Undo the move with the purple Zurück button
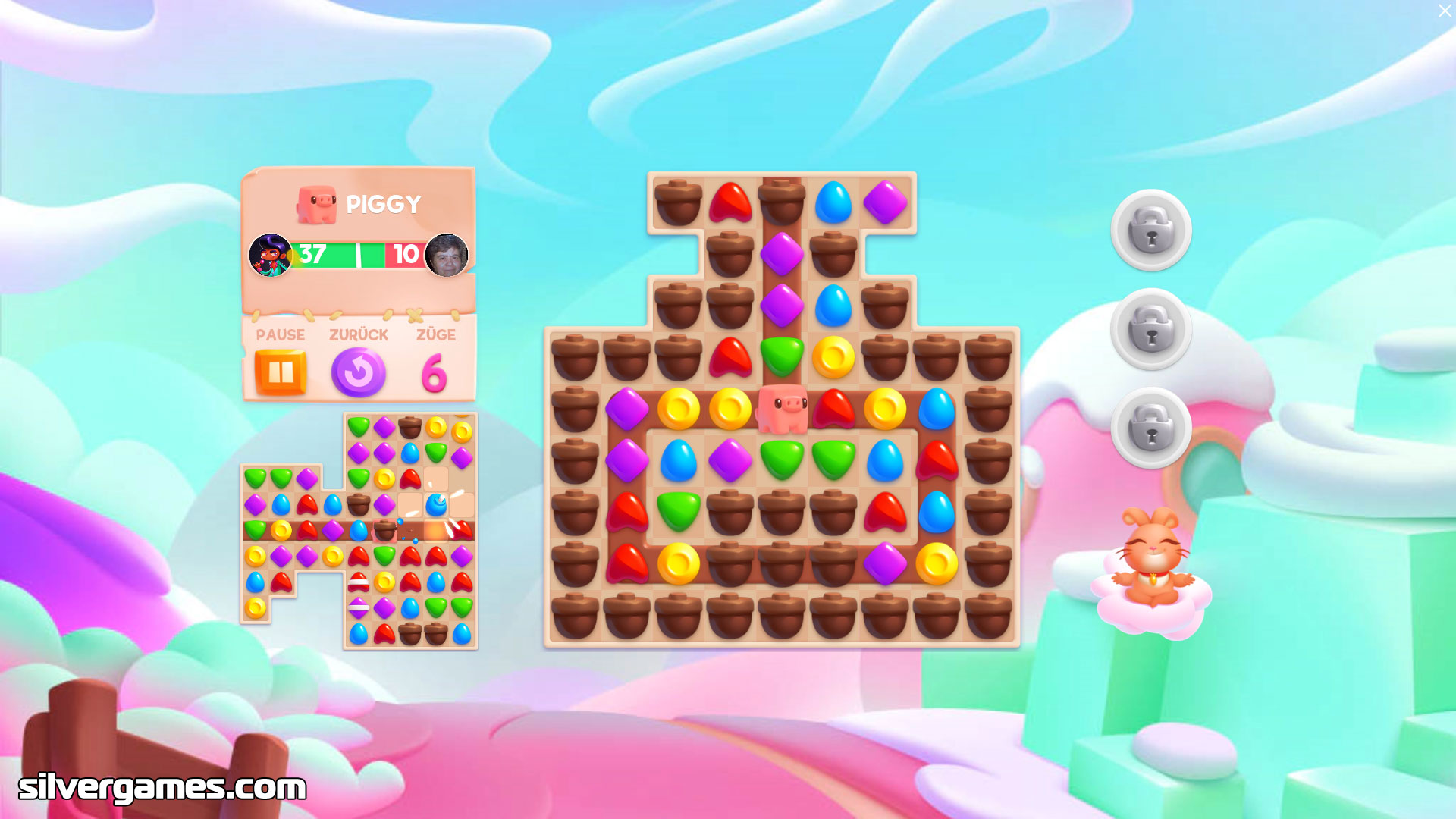This screenshot has width=1456, height=819. tap(358, 372)
